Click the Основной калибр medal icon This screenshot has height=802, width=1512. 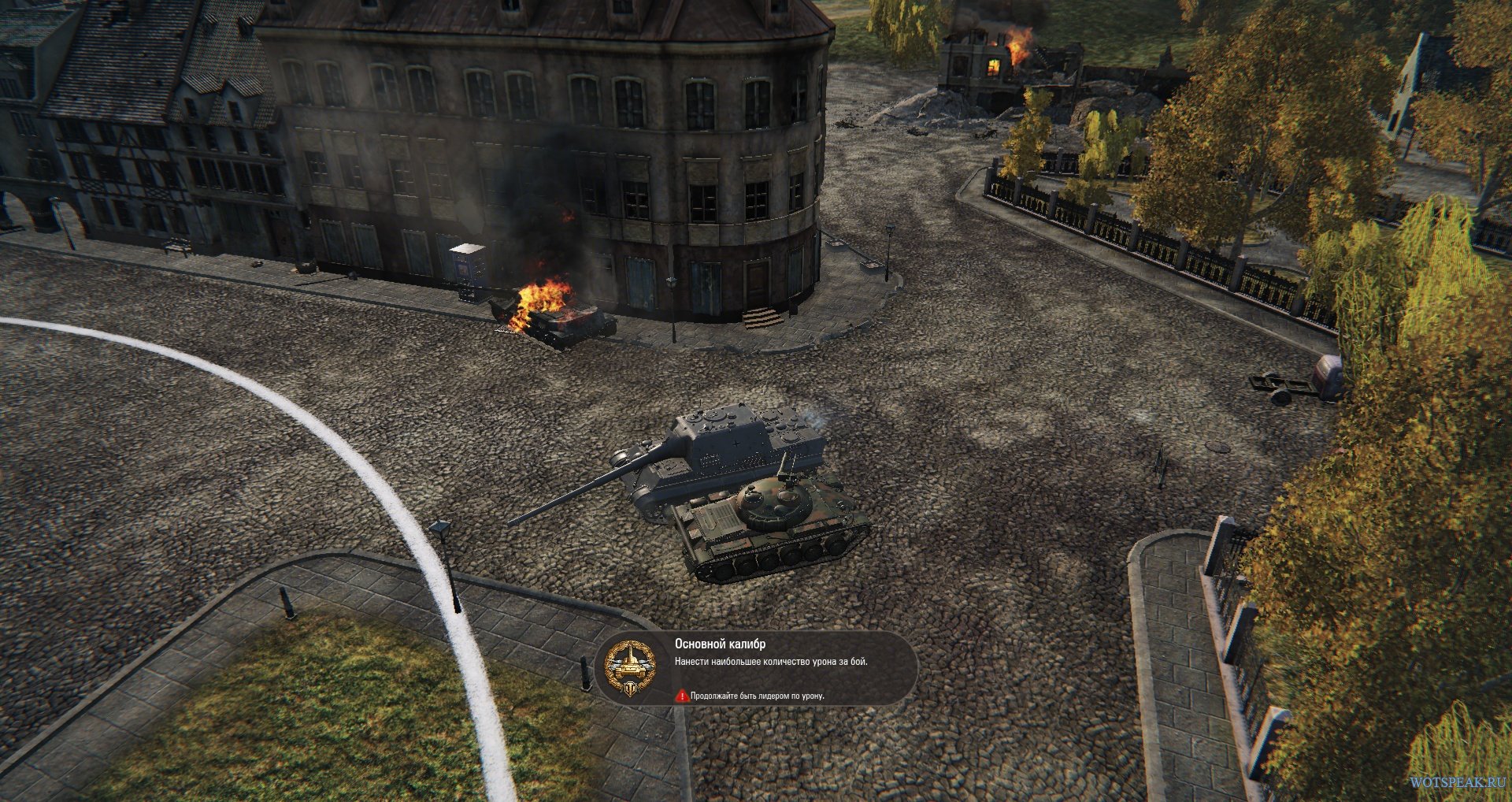tap(630, 669)
